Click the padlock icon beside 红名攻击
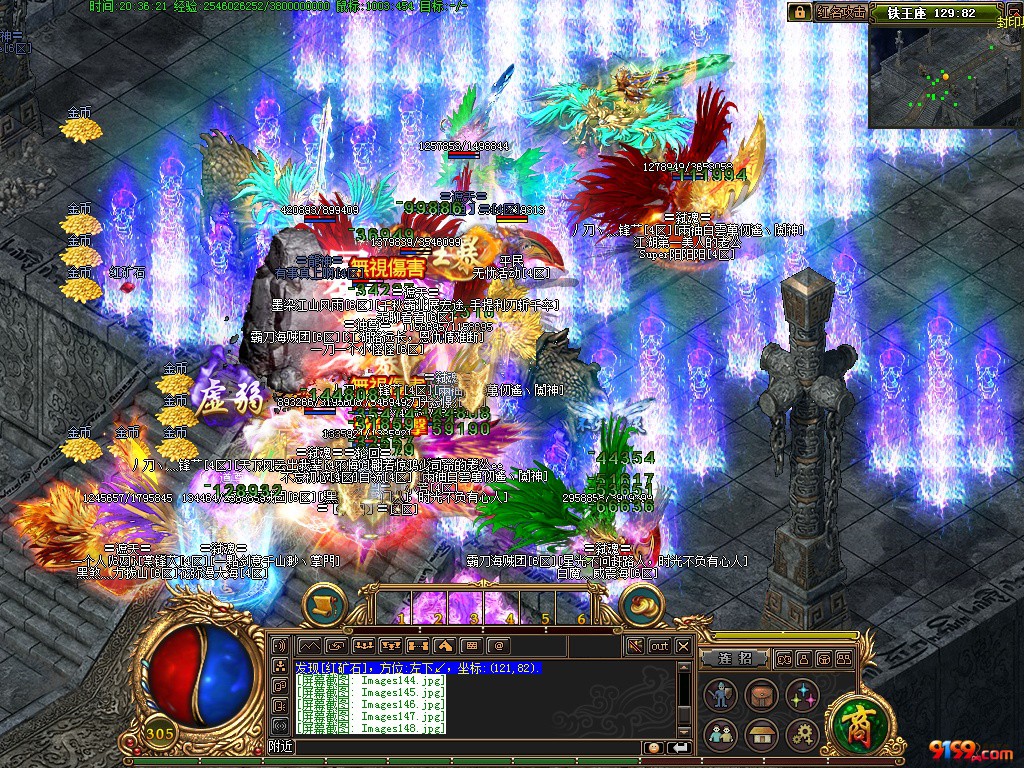Viewport: 1024px width, 768px height. [x=799, y=12]
